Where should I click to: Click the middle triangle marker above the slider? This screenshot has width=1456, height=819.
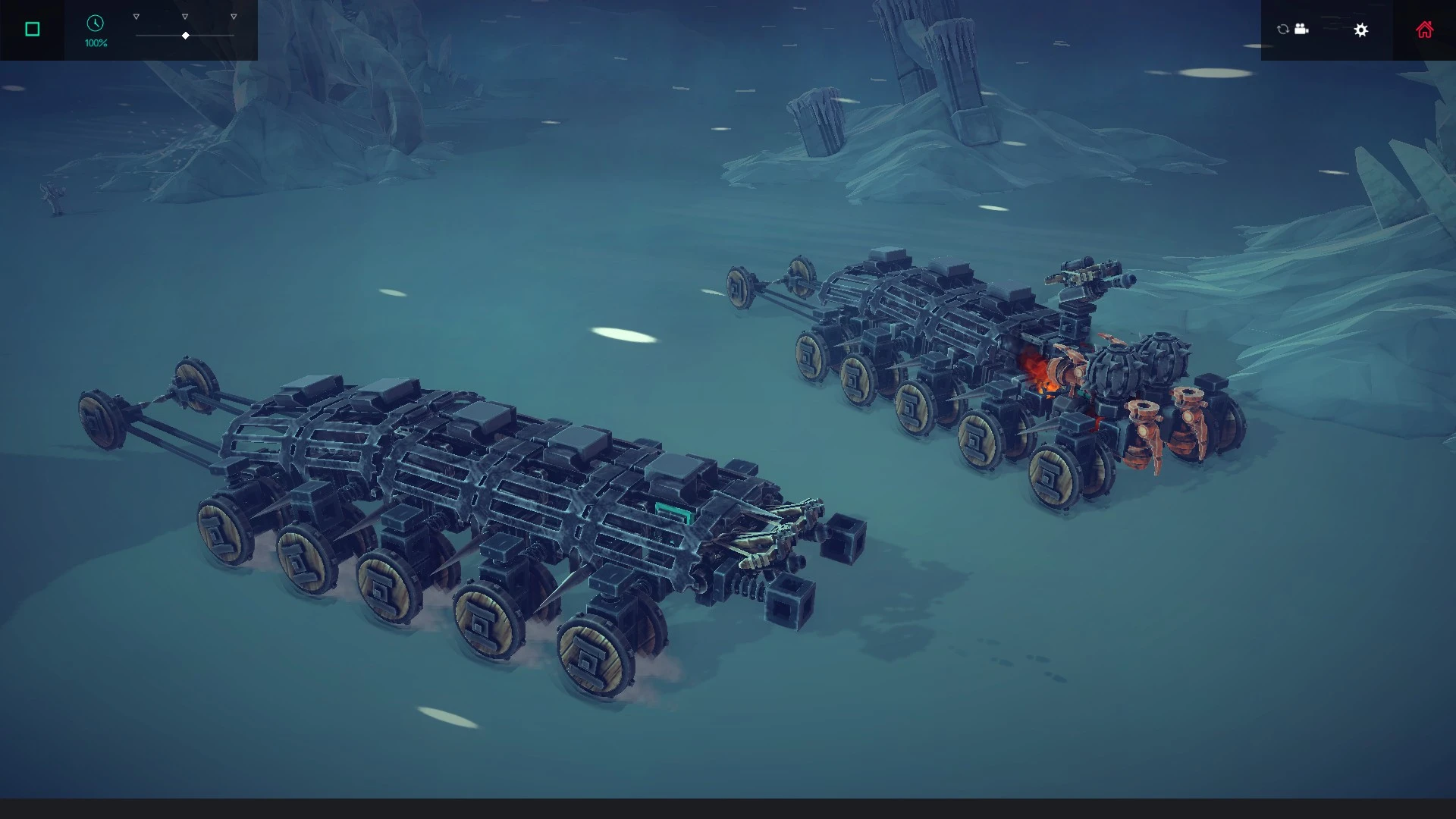(x=184, y=15)
